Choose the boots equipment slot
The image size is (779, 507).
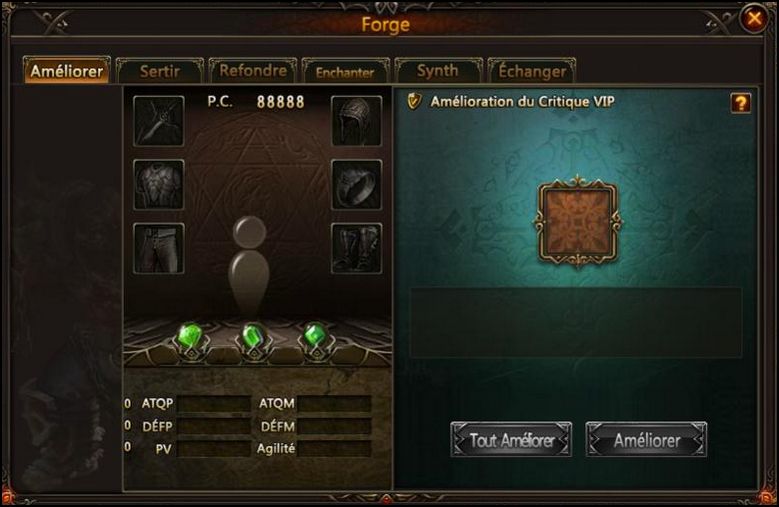tap(357, 247)
